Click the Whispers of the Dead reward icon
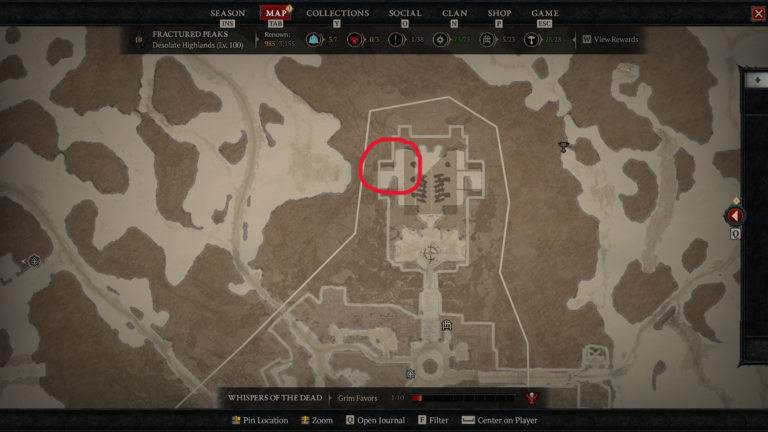 [532, 398]
